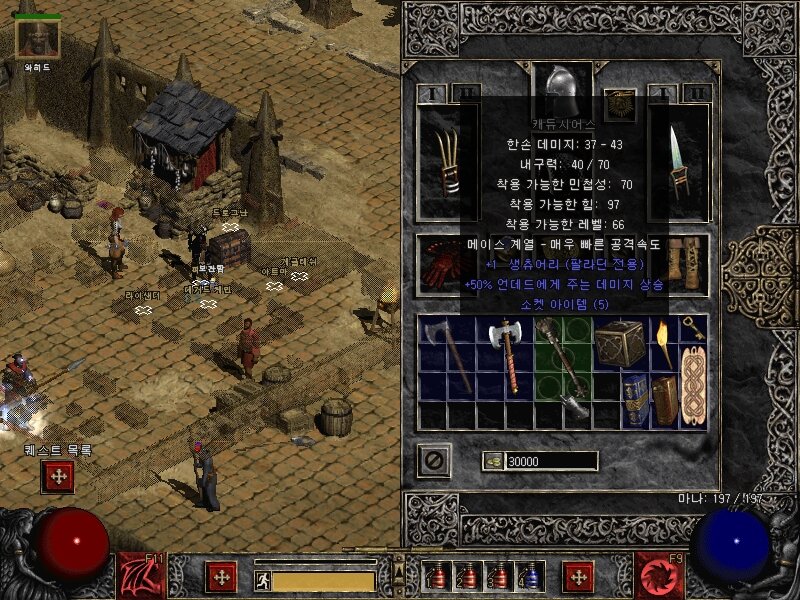Screen dimensions: 800x600
Task: Select the blue tome in inventory
Action: point(634,398)
